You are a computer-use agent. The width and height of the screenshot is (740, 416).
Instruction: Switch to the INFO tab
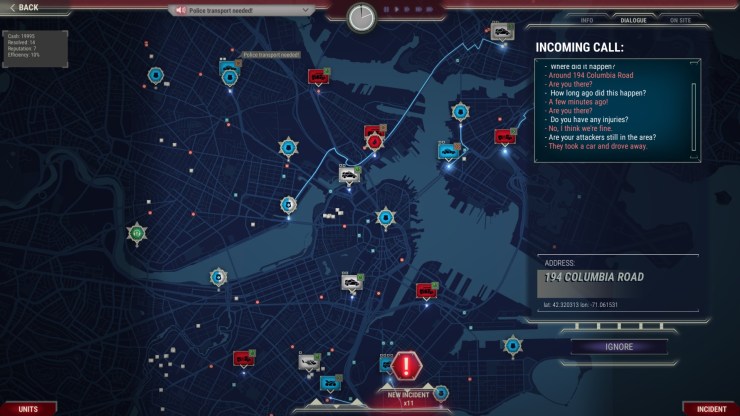pyautogui.click(x=587, y=20)
